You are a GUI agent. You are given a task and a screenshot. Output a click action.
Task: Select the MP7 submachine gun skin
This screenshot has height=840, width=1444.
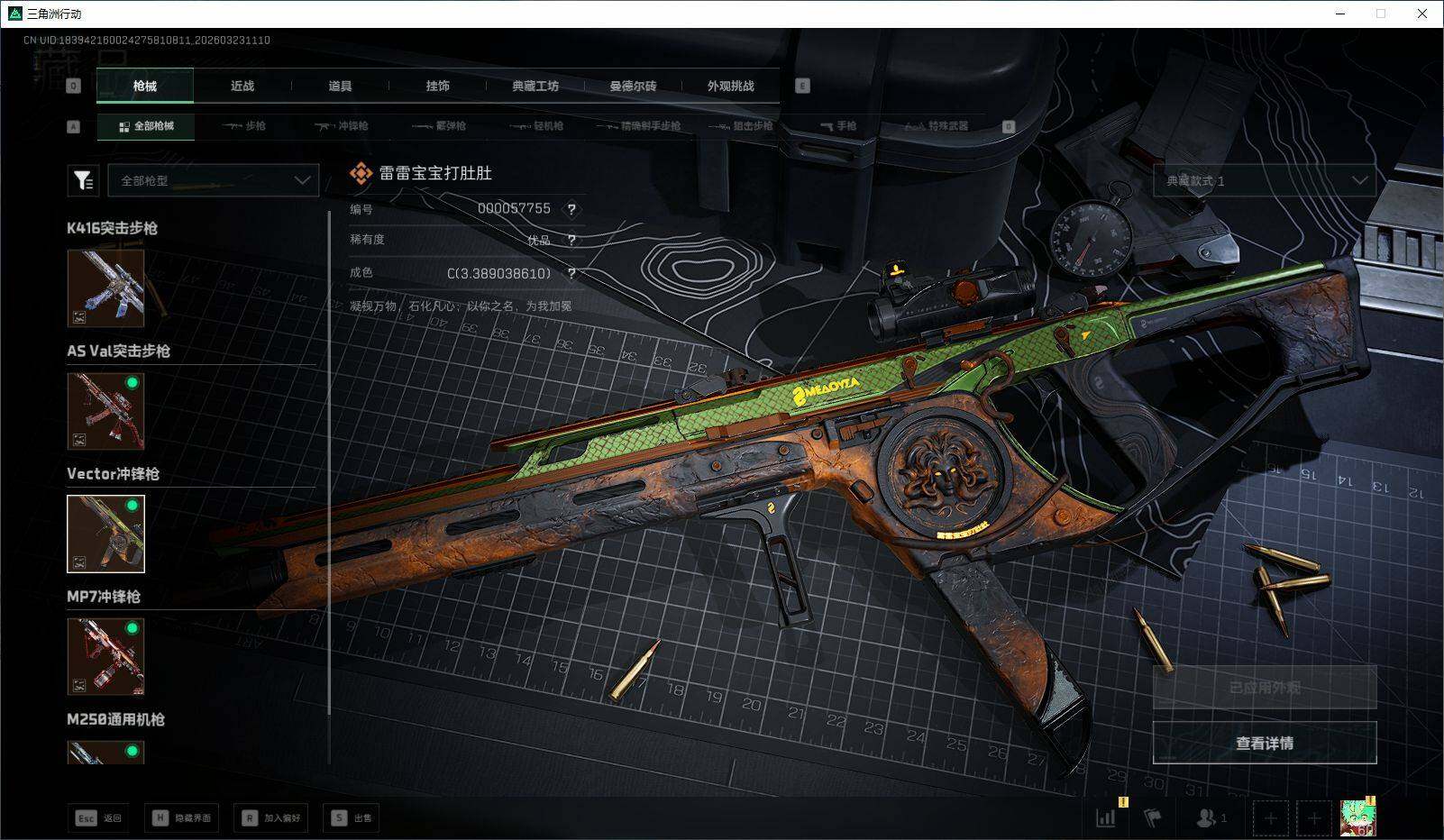coord(105,656)
